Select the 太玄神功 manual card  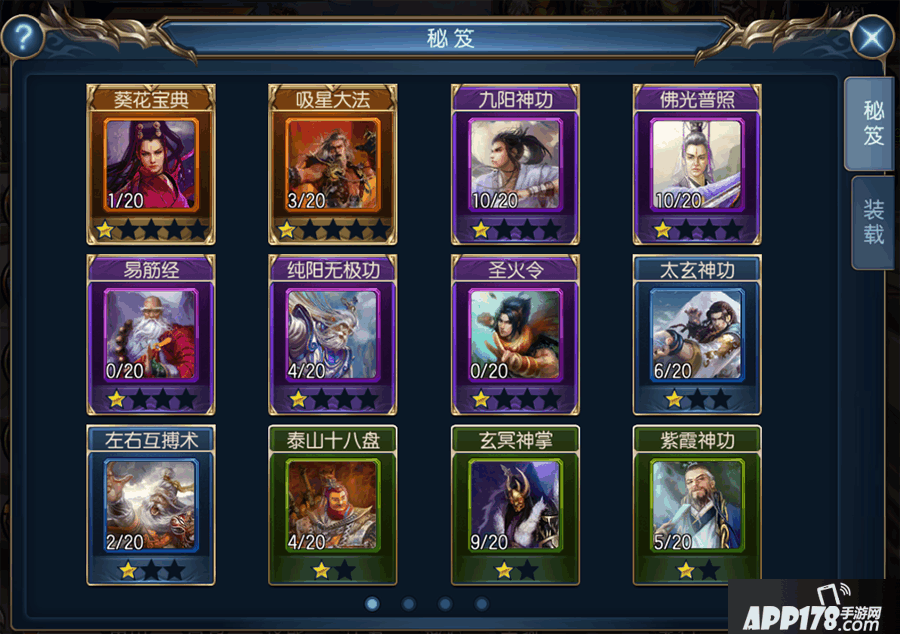(x=697, y=335)
